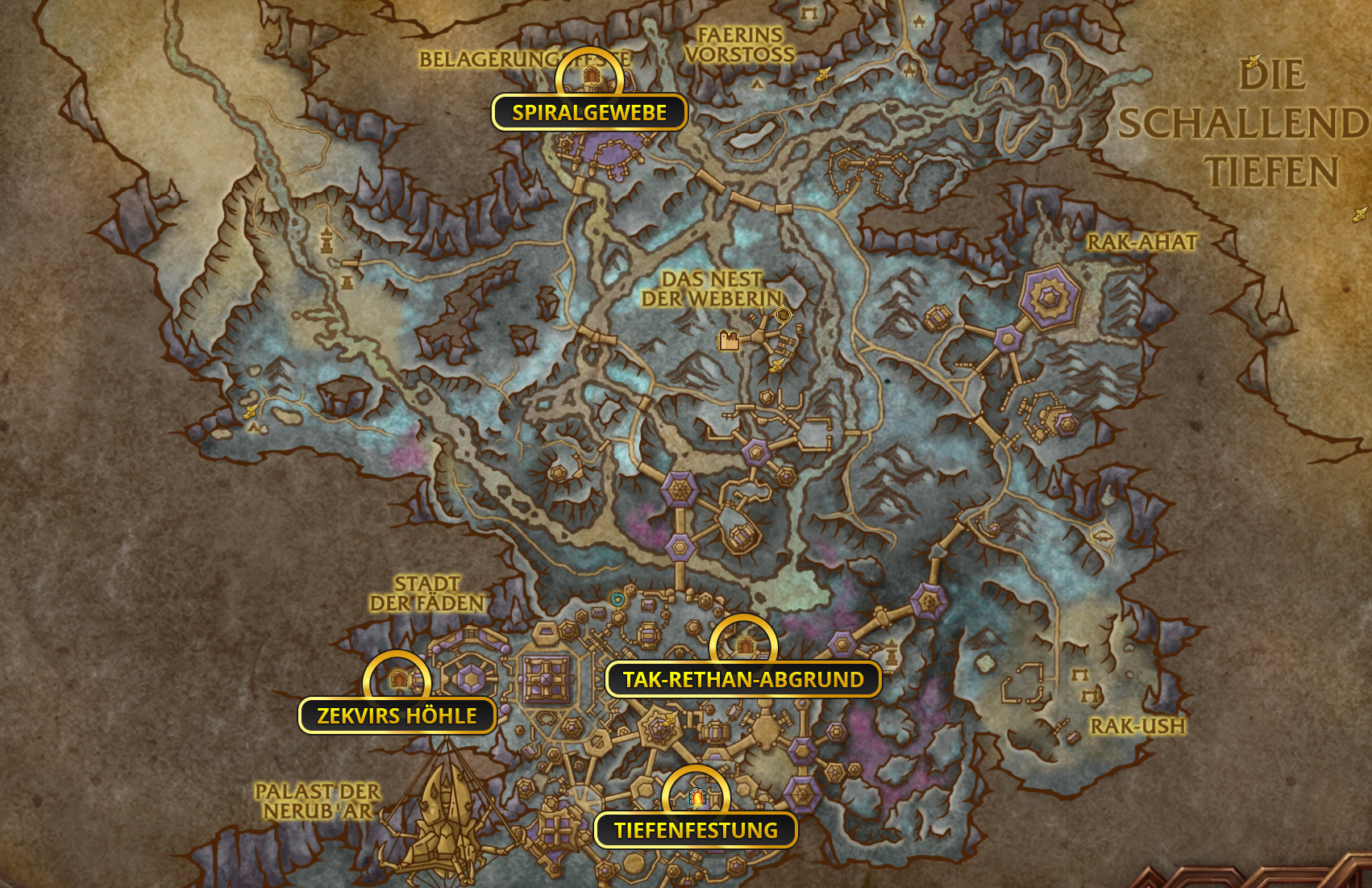The height and width of the screenshot is (888, 1372).
Task: Click the castle icon under Das Nest der Weberin
Action: click(x=730, y=341)
